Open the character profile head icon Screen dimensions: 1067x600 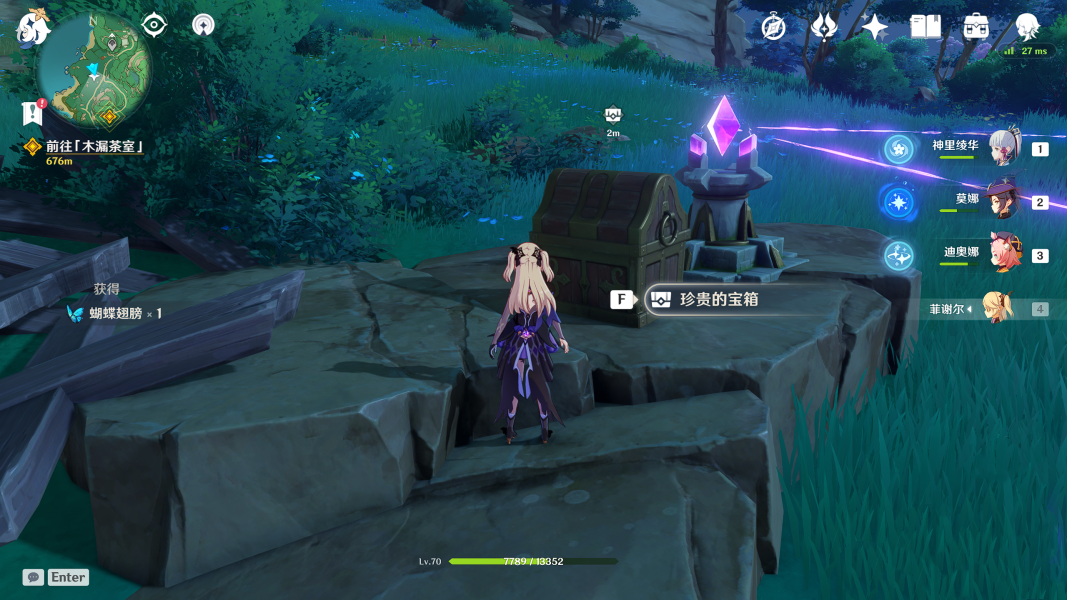point(1027,26)
